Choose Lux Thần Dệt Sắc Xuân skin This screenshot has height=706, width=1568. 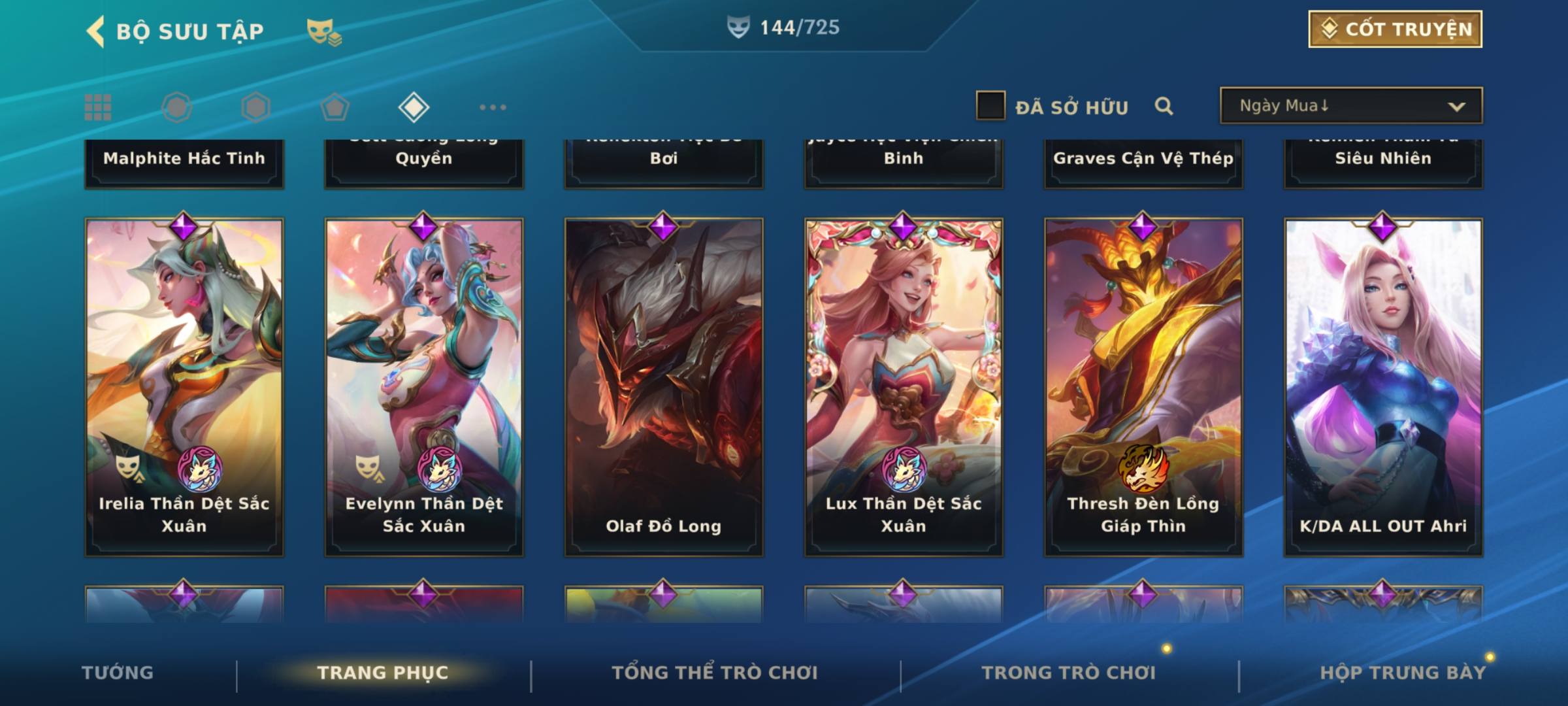click(904, 387)
